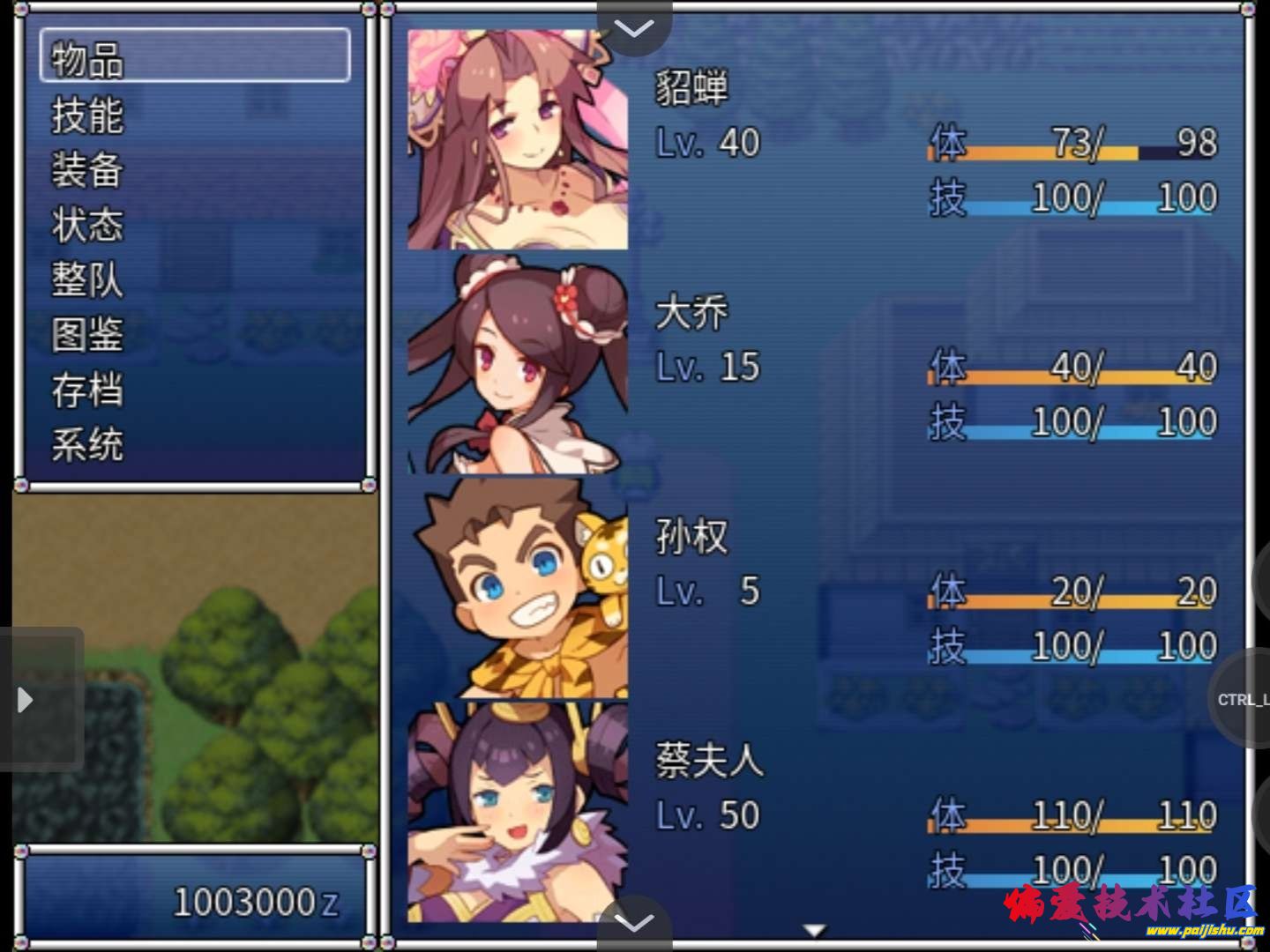Choose the 状态 status entry
The image size is (1270, 952).
pyautogui.click(x=87, y=225)
